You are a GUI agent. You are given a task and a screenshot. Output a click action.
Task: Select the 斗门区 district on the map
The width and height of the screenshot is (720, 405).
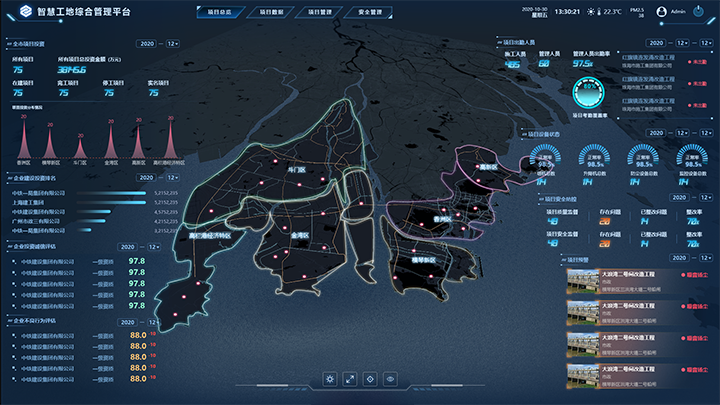[295, 171]
